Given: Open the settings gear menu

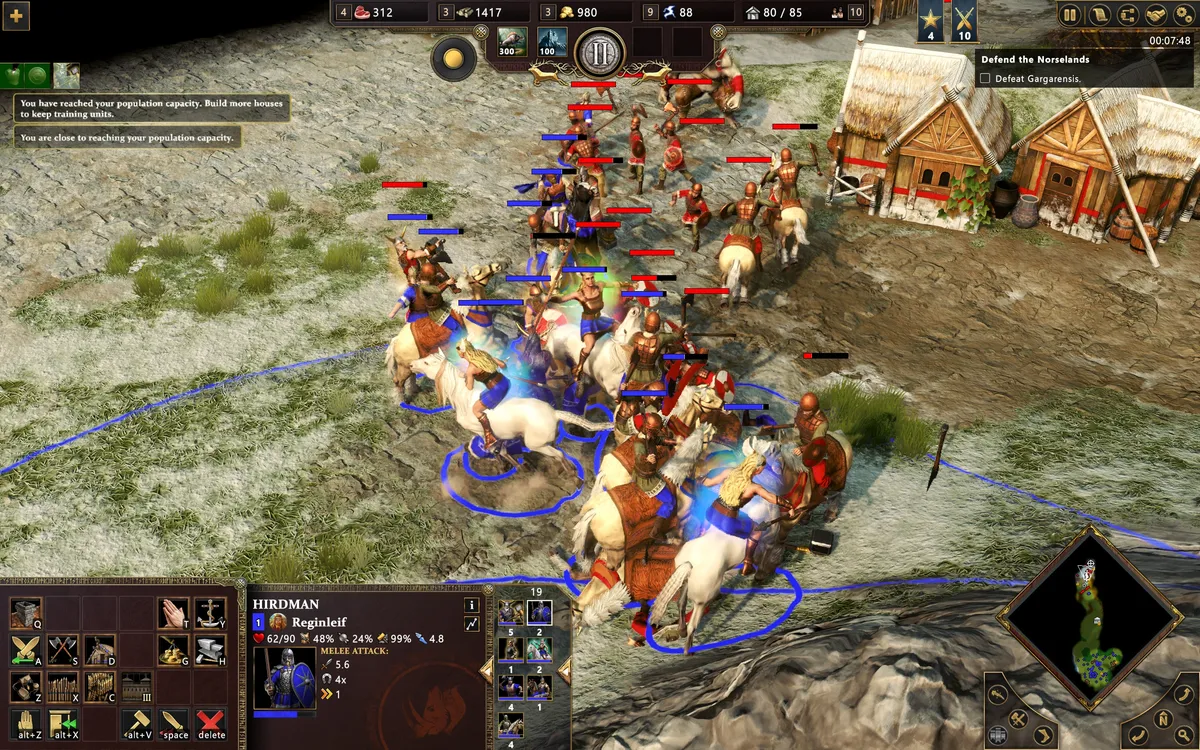Looking at the screenshot, I should [x=1185, y=15].
